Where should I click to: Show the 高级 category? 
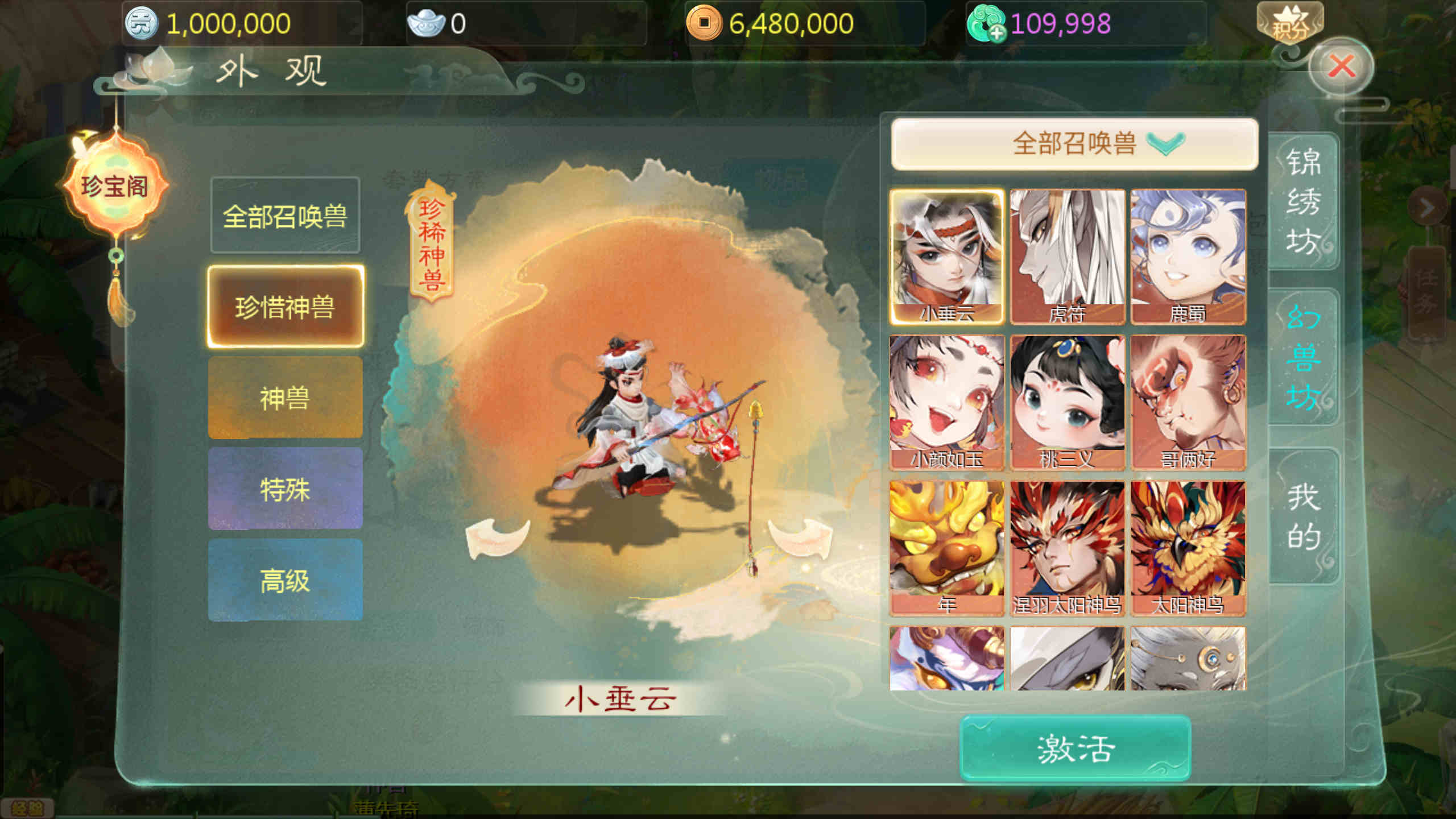coord(285,580)
